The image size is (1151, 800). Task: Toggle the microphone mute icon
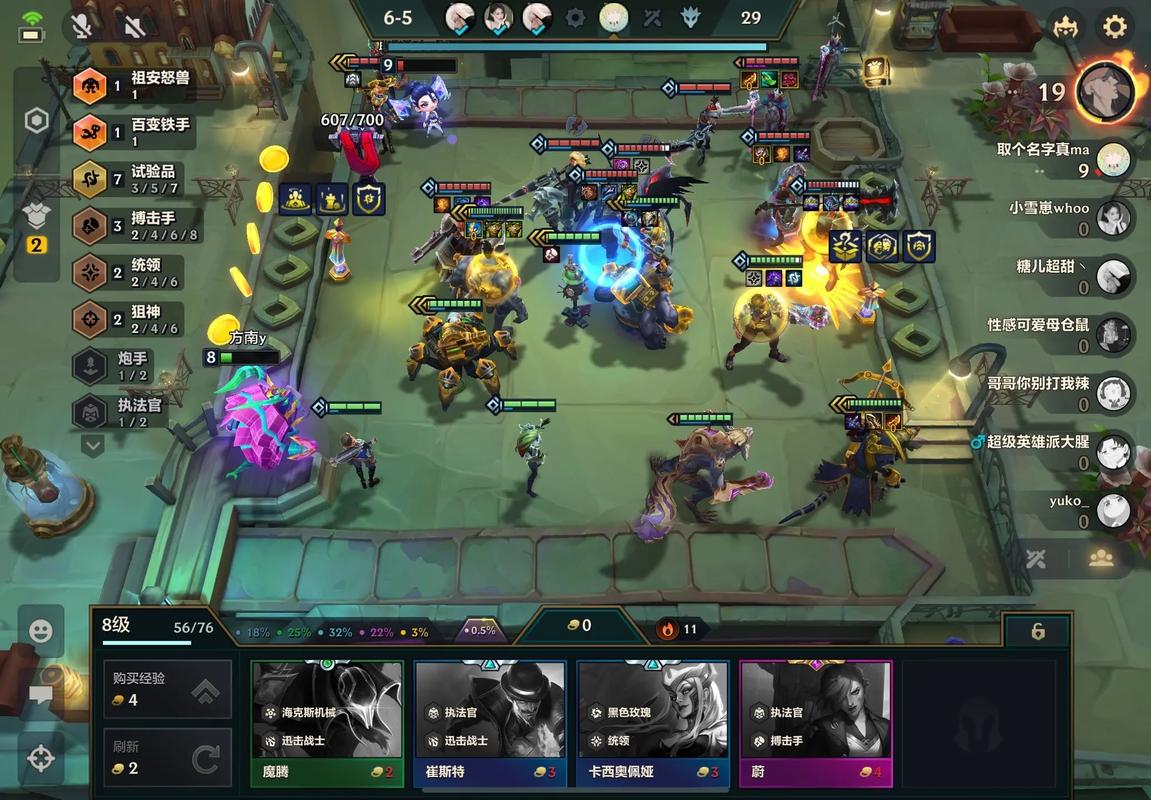click(x=82, y=26)
